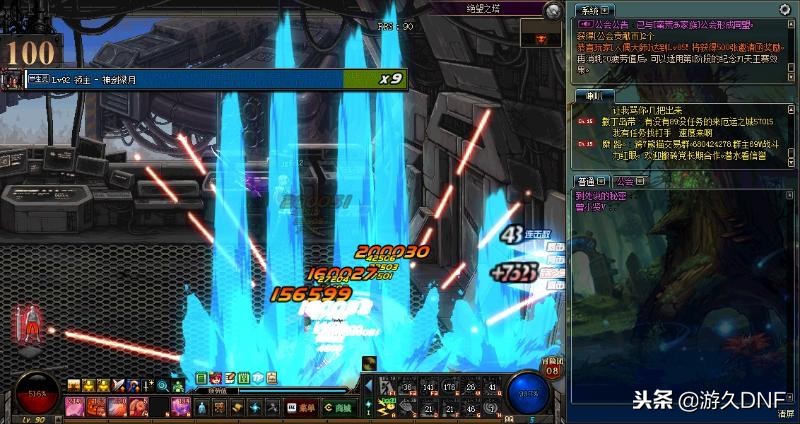Activate the skill showing cooldown 178
This screenshot has width=800, height=424.
(x=449, y=388)
